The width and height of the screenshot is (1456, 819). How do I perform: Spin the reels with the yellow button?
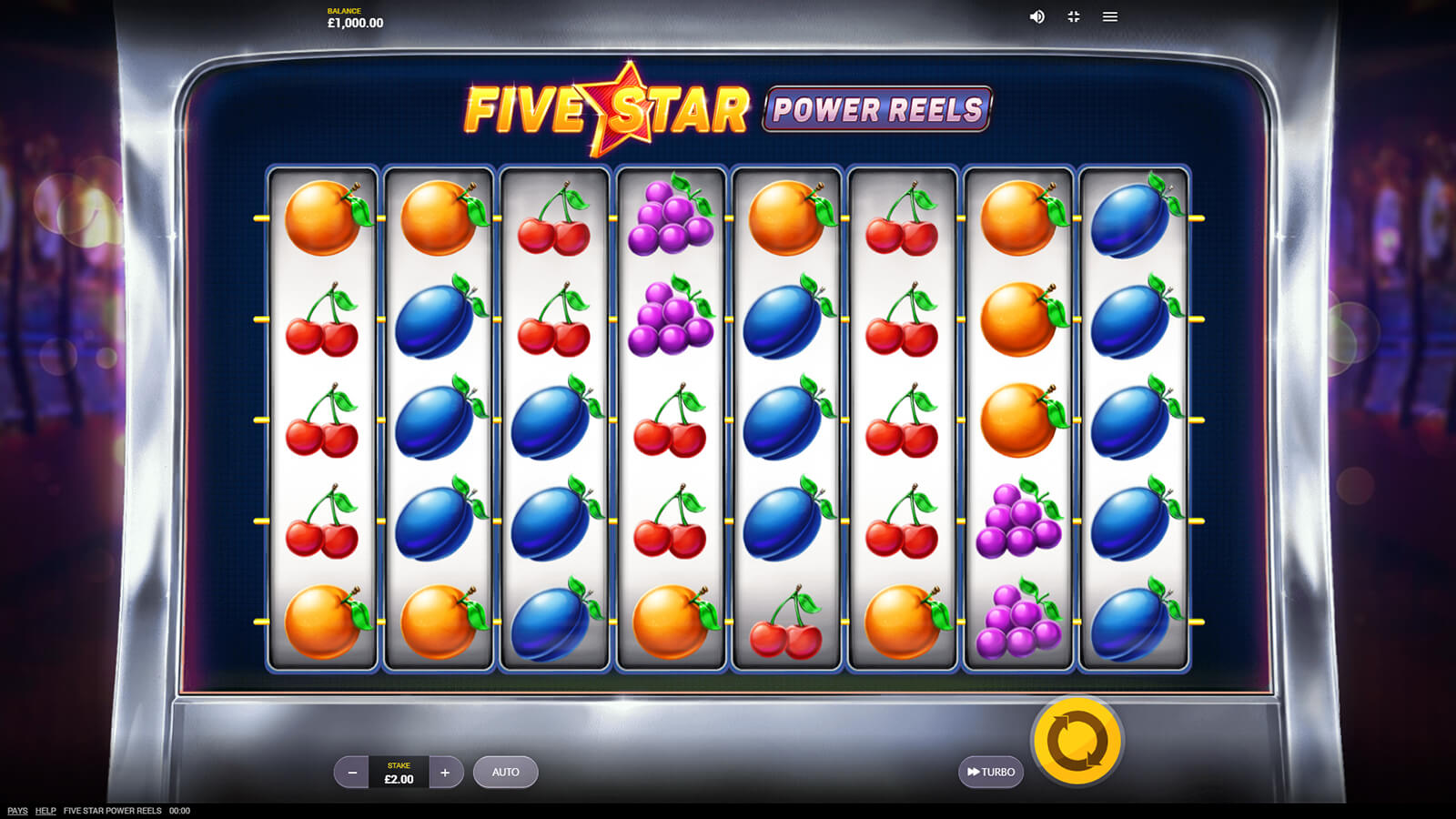1077,742
